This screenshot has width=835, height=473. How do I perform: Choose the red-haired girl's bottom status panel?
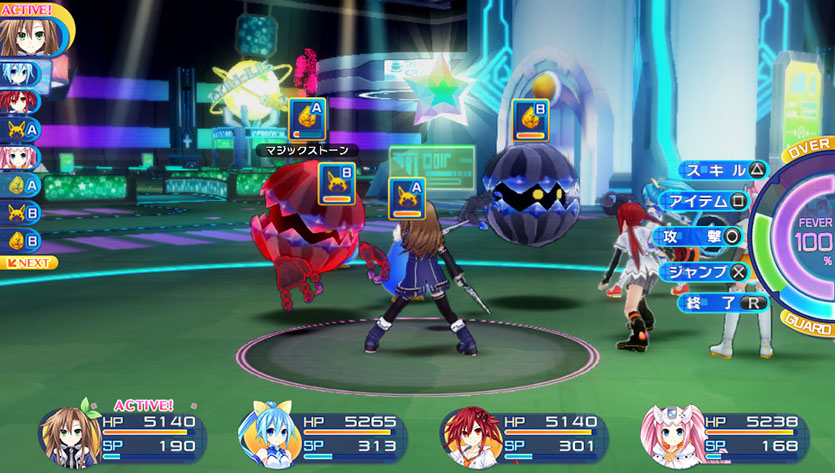(524, 436)
